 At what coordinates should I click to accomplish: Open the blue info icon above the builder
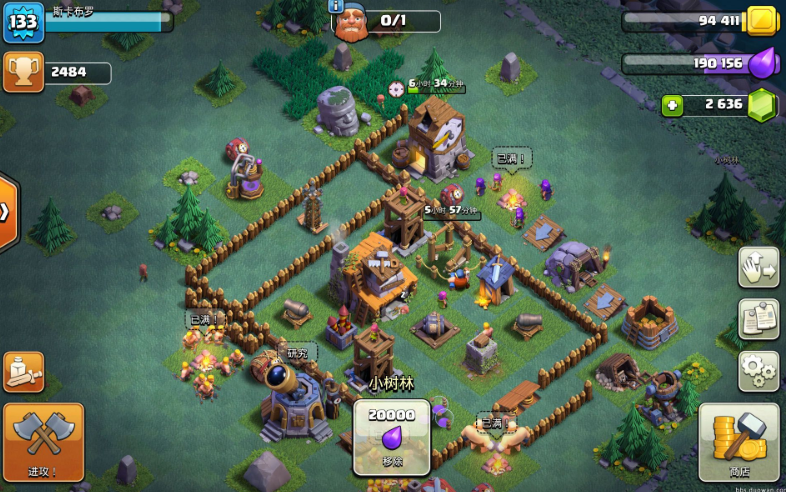[336, 5]
